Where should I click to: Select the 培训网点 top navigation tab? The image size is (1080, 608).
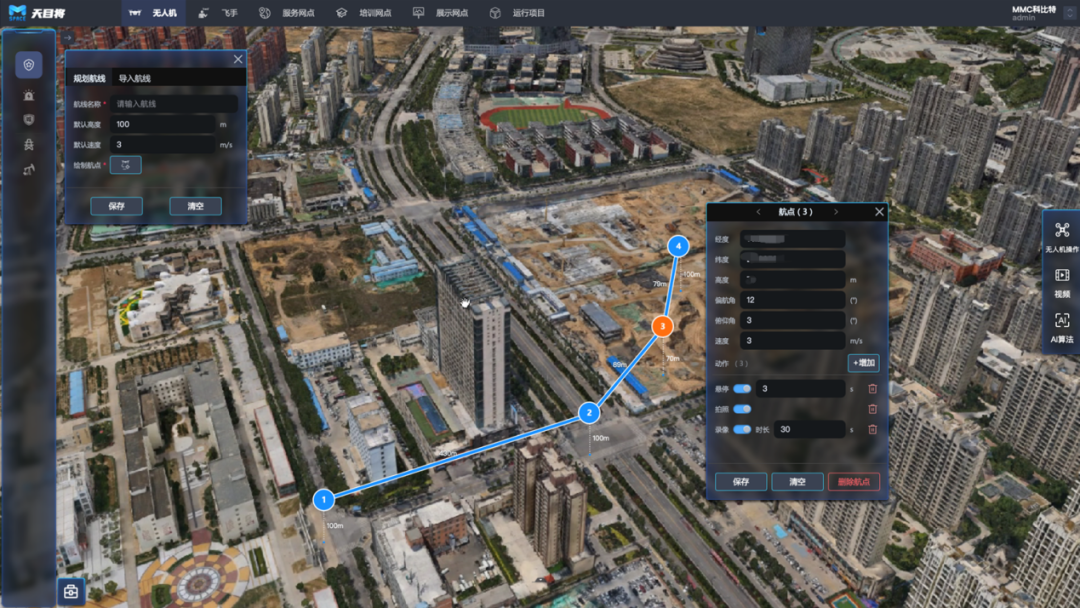pos(364,13)
